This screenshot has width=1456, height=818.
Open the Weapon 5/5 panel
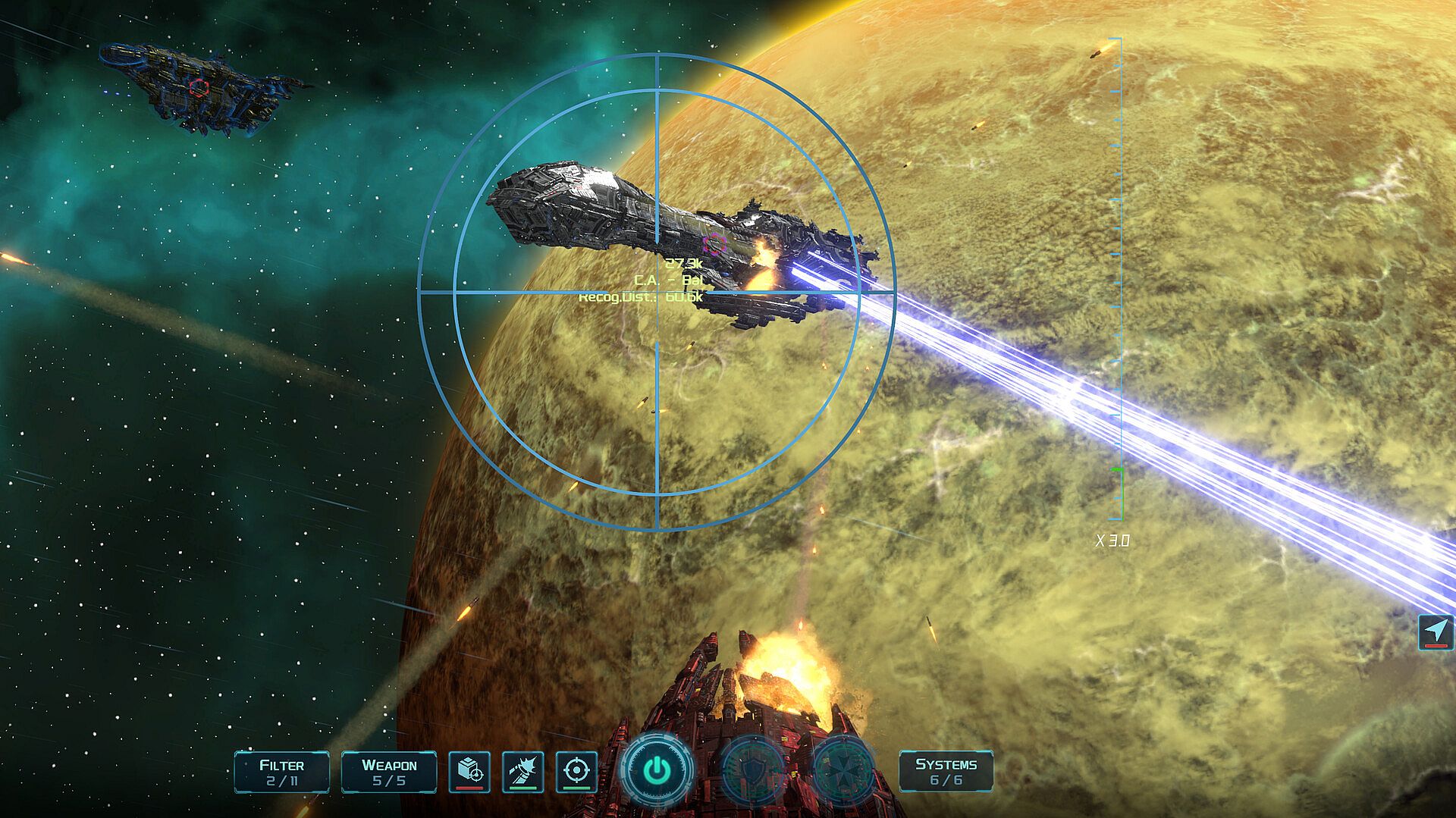pos(389,772)
